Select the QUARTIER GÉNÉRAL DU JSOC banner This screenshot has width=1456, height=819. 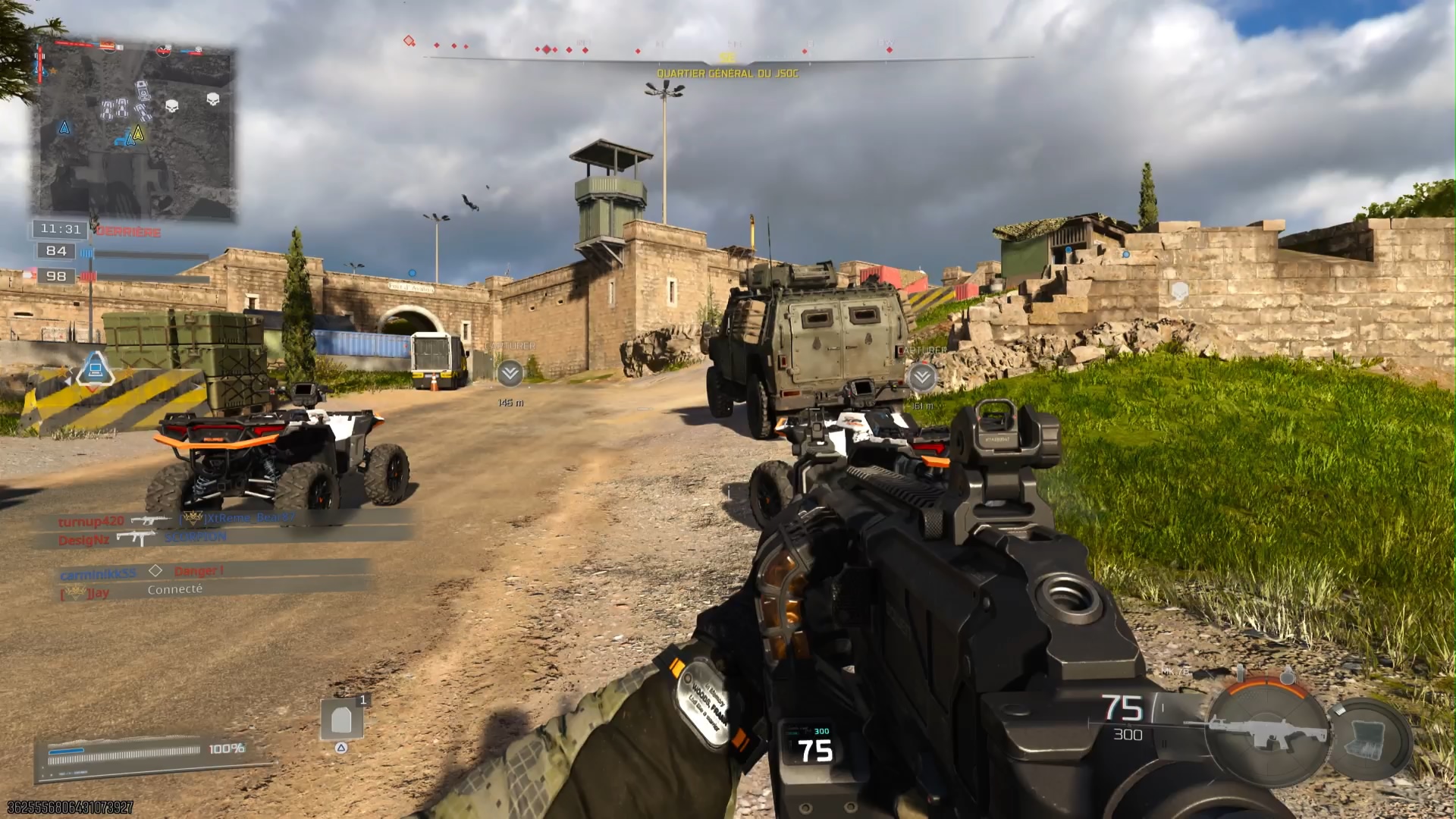pos(730,72)
